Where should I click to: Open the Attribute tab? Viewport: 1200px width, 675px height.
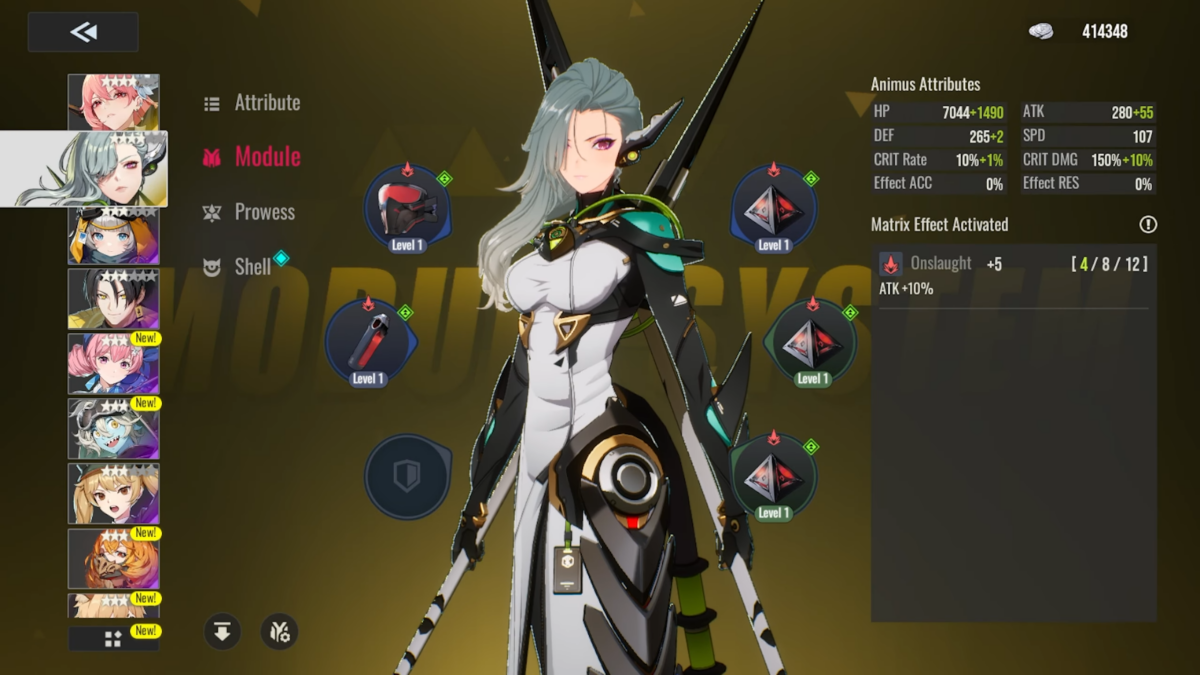pos(266,102)
